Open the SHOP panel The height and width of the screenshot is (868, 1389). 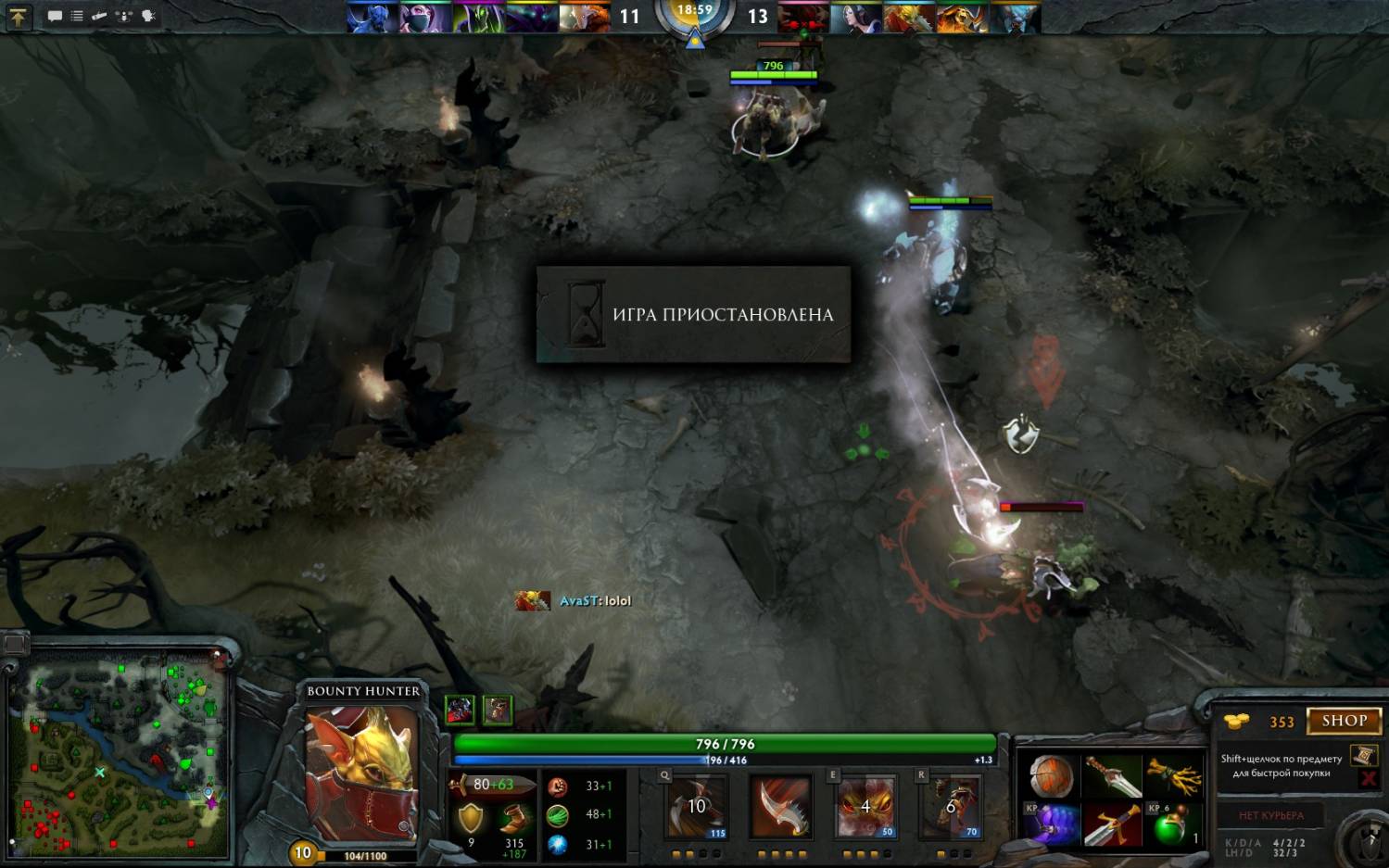point(1344,721)
